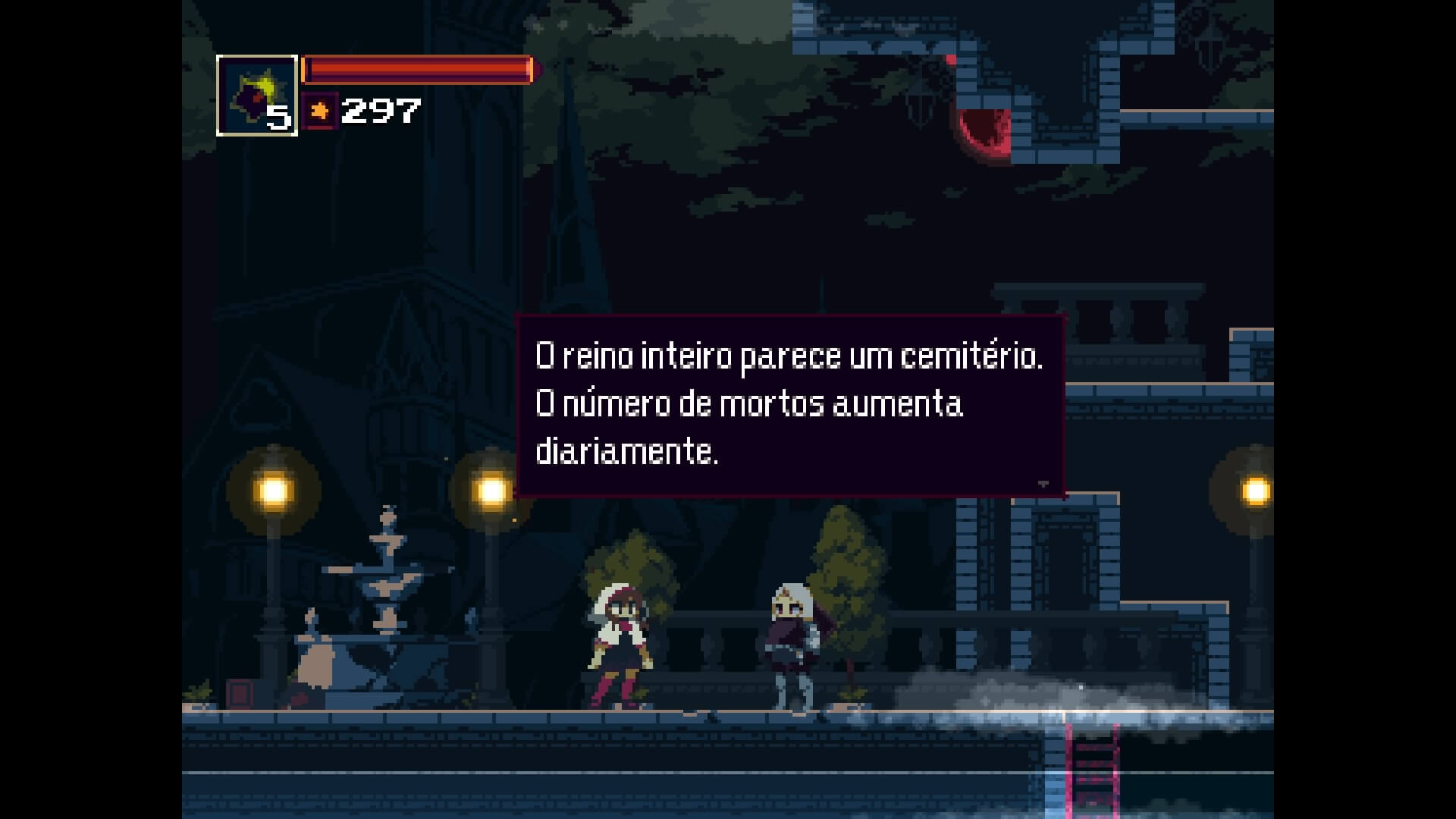Toggle the item count badge showing 5
Screen dimensions: 1456x819
[x=278, y=119]
